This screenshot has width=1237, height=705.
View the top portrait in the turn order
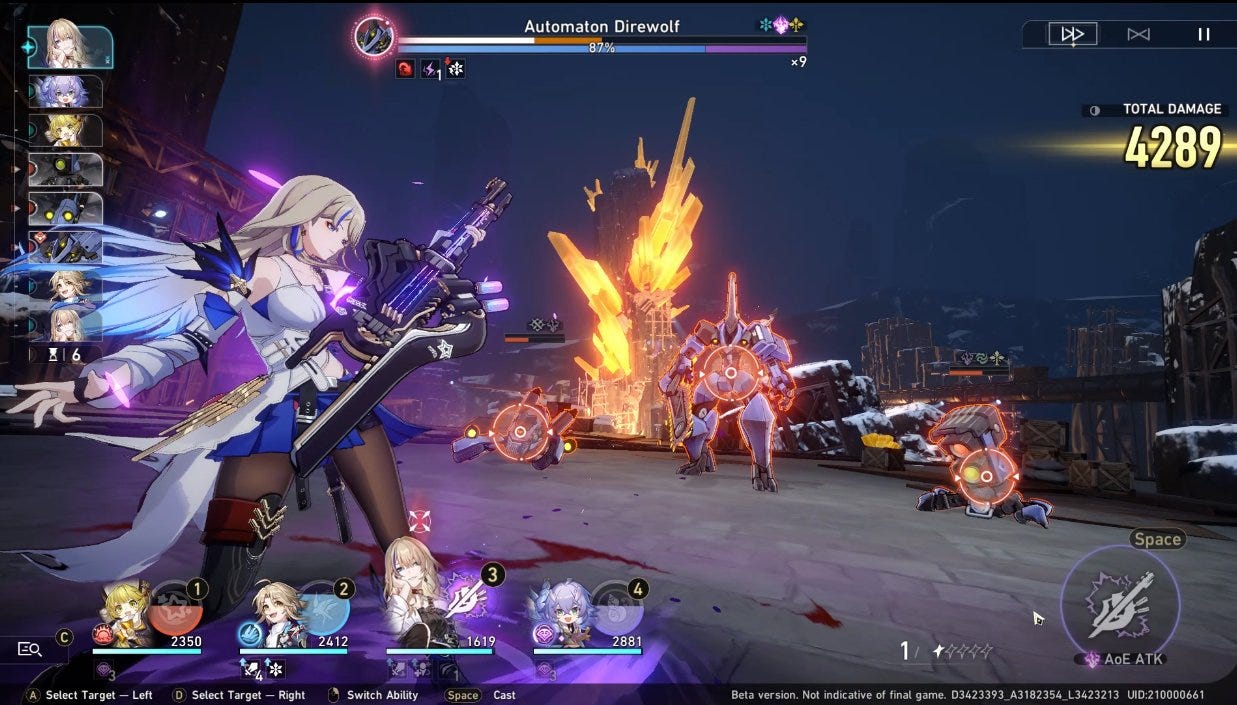[x=69, y=46]
